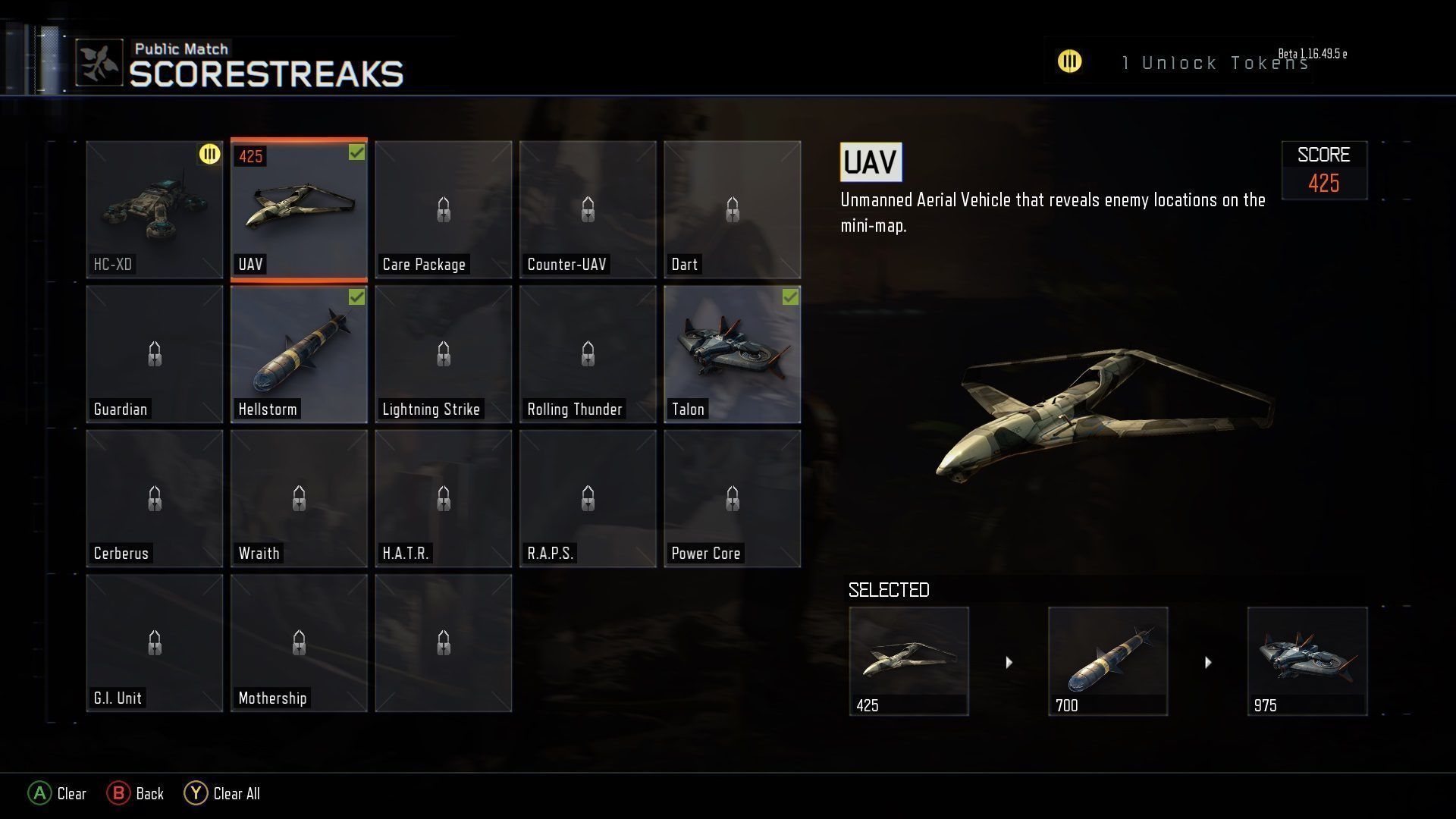
Task: Select the locked Care Package tile
Action: 444,209
